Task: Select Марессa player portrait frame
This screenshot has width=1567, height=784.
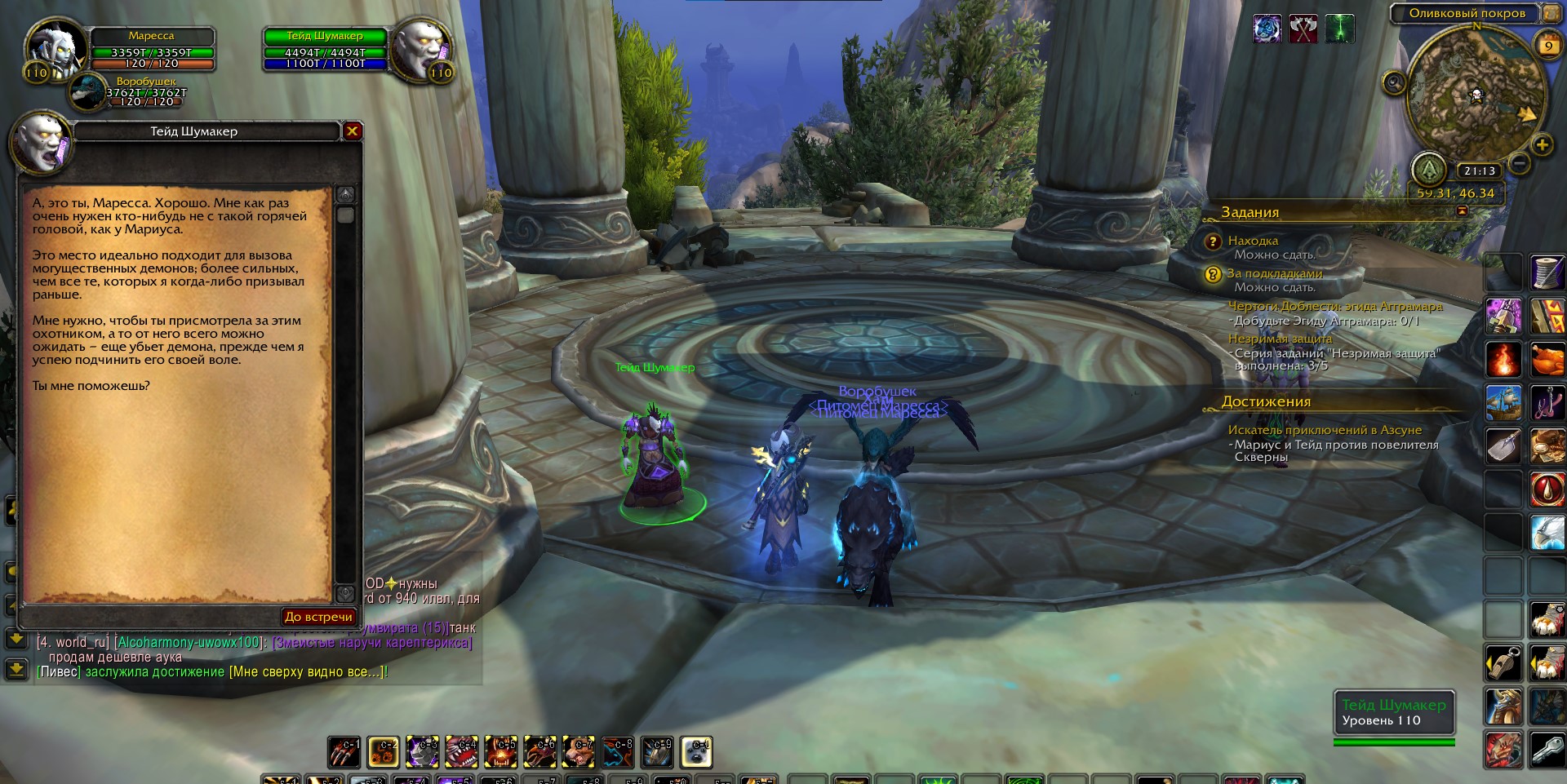Action: [x=55, y=49]
